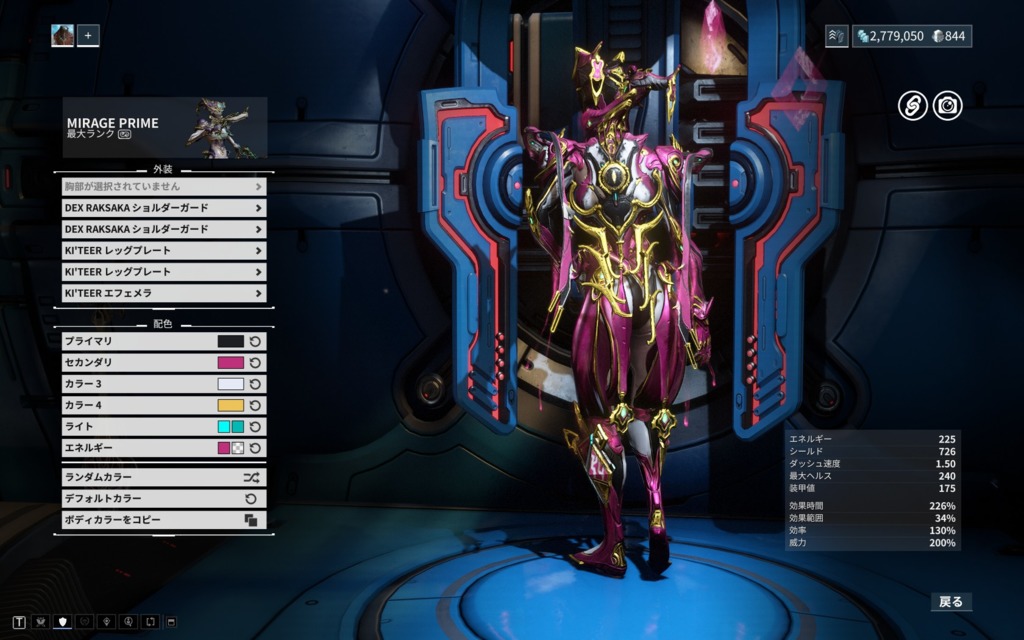Image resolution: width=1024 pixels, height=640 pixels.
Task: Reset the プライマリ color to default
Action: click(x=255, y=342)
